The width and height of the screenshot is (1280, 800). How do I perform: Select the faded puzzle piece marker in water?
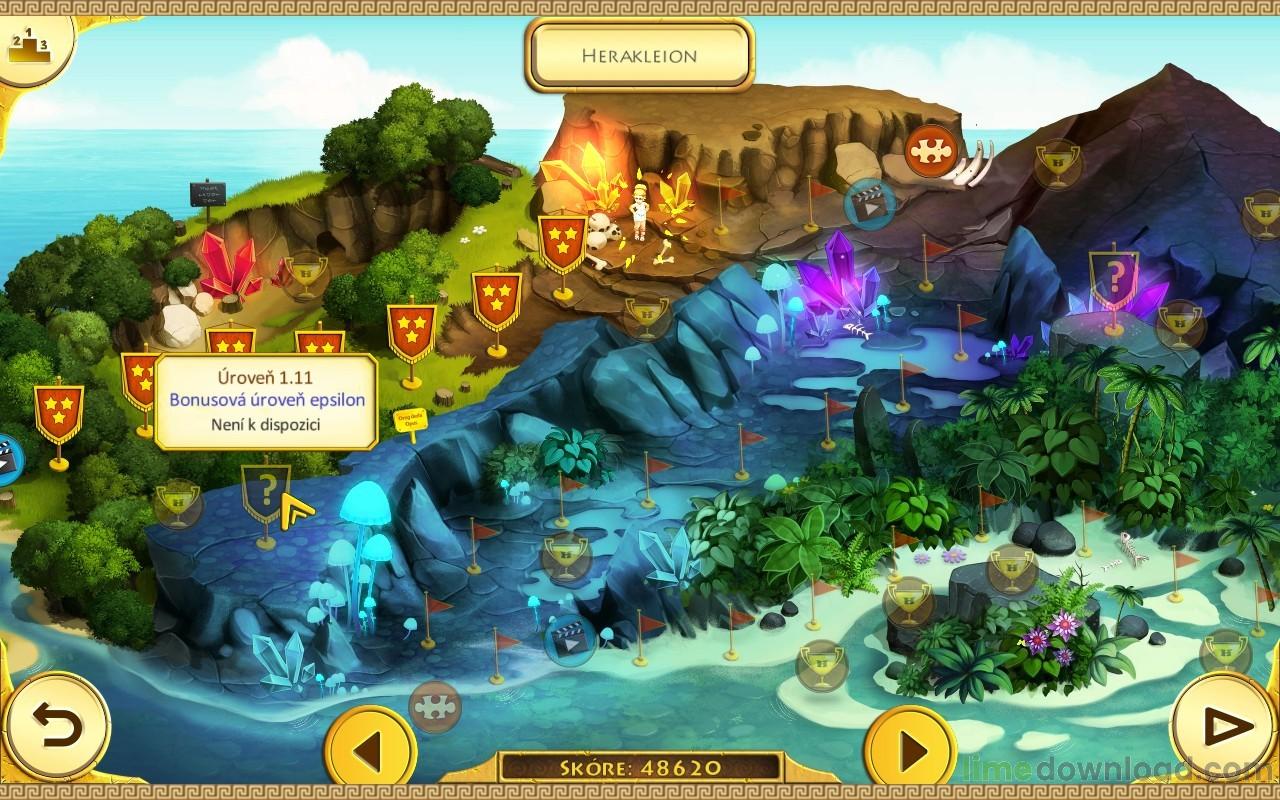(435, 706)
